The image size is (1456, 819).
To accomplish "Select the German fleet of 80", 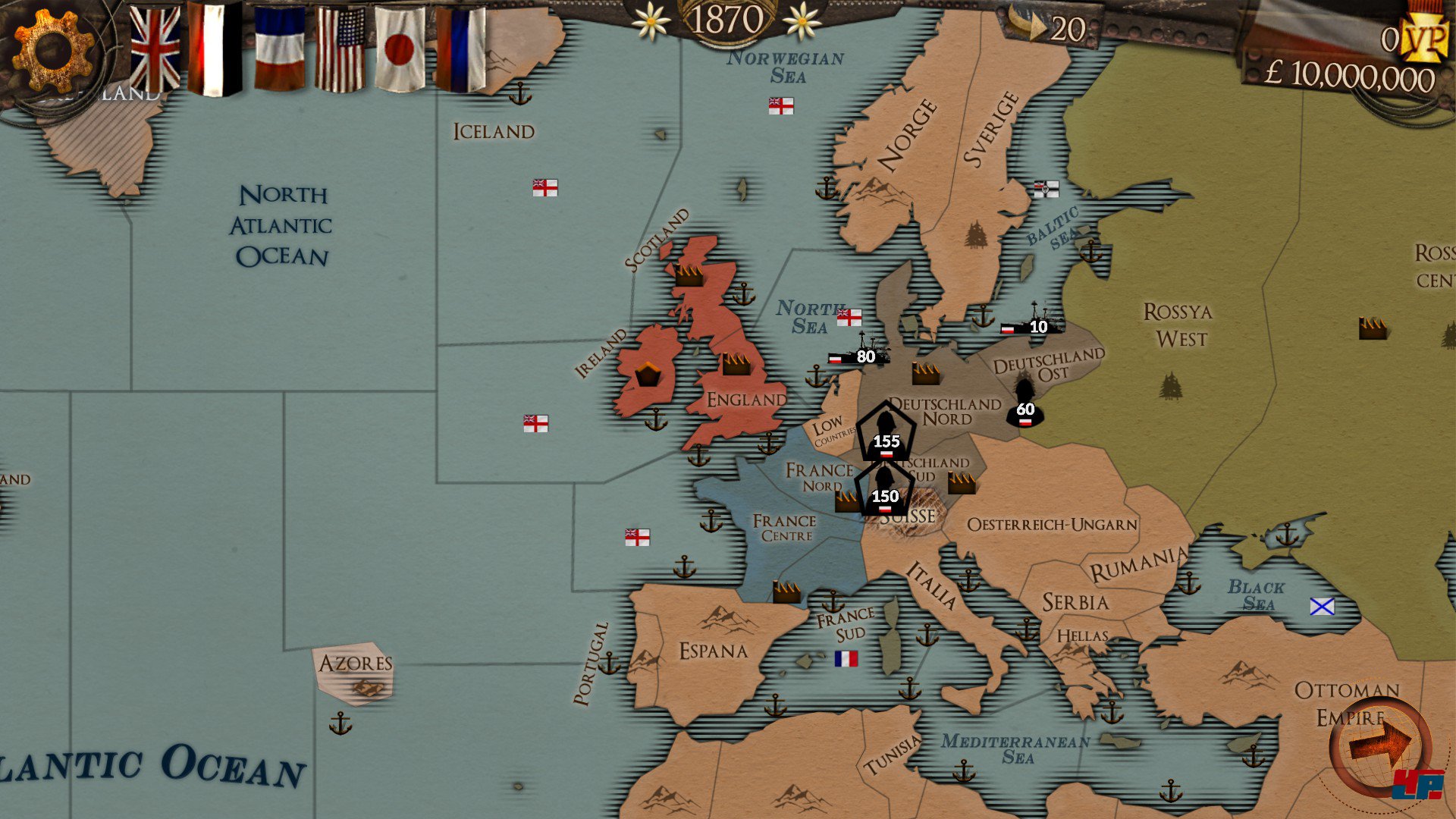I will [861, 353].
